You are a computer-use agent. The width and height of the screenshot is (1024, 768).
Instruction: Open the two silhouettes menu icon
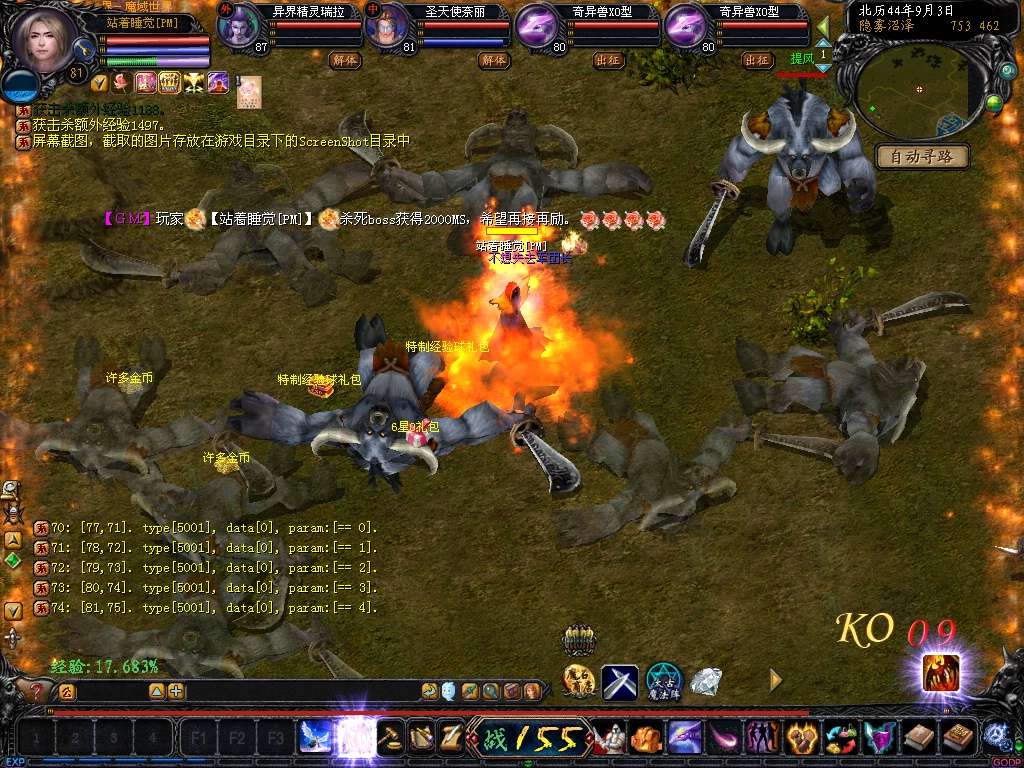(763, 738)
